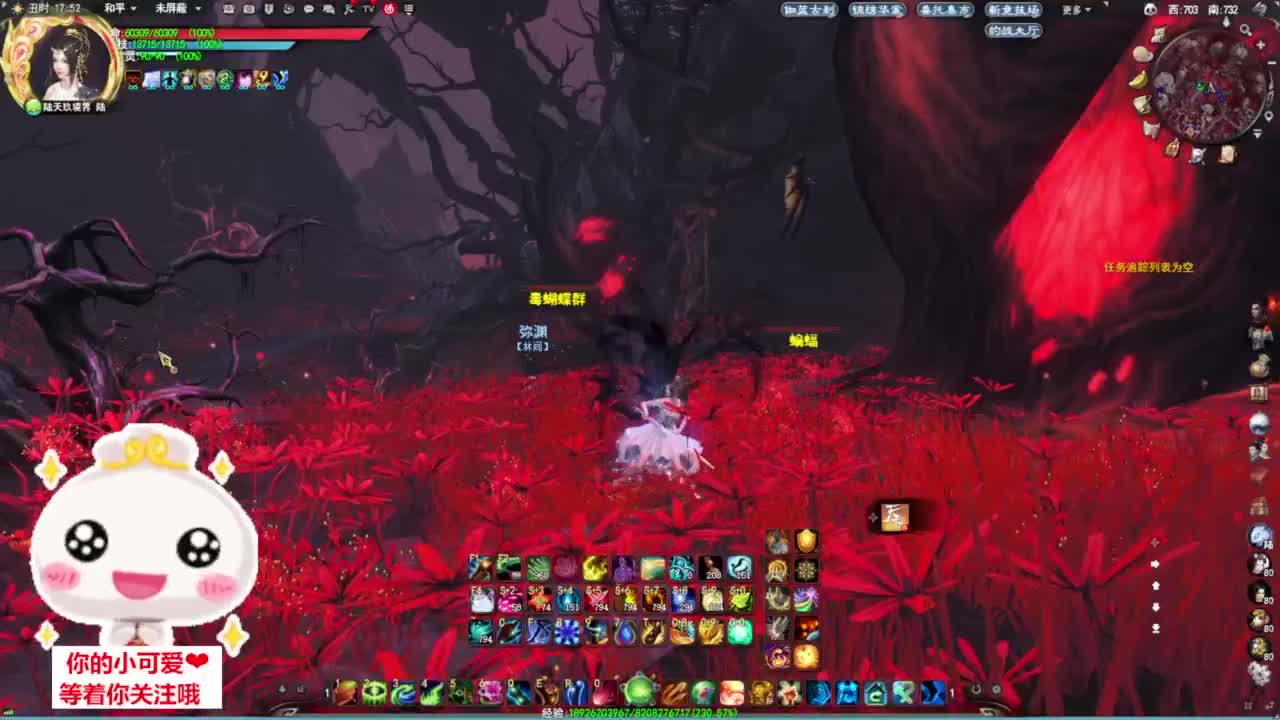Click the 天 banner icon above the skill grid
This screenshot has height=720, width=1280.
(x=893, y=518)
